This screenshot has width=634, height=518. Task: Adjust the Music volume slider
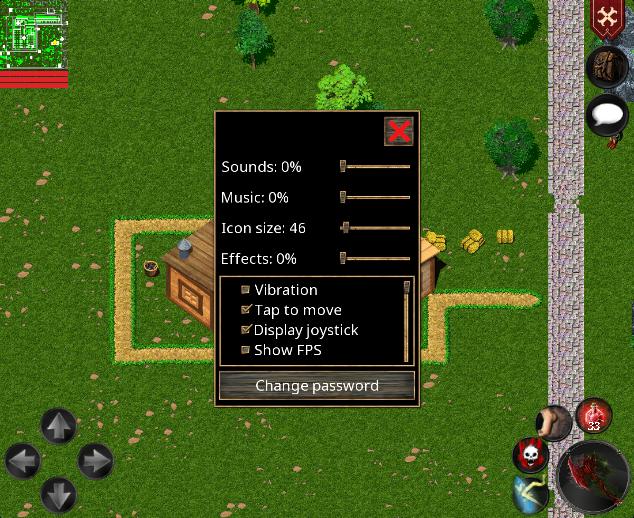tap(343, 197)
